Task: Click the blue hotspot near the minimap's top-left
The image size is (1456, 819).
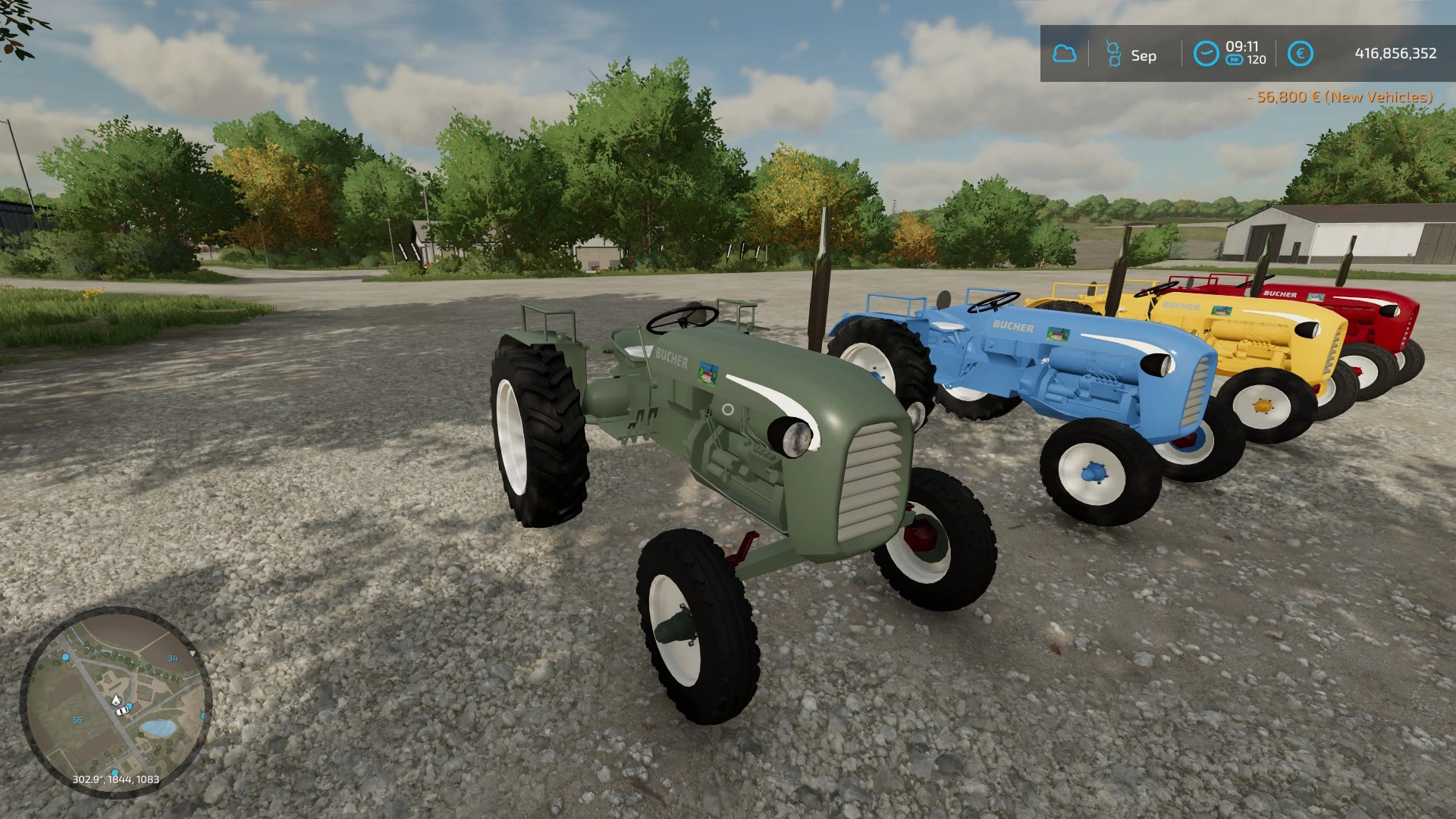Action: (66, 657)
